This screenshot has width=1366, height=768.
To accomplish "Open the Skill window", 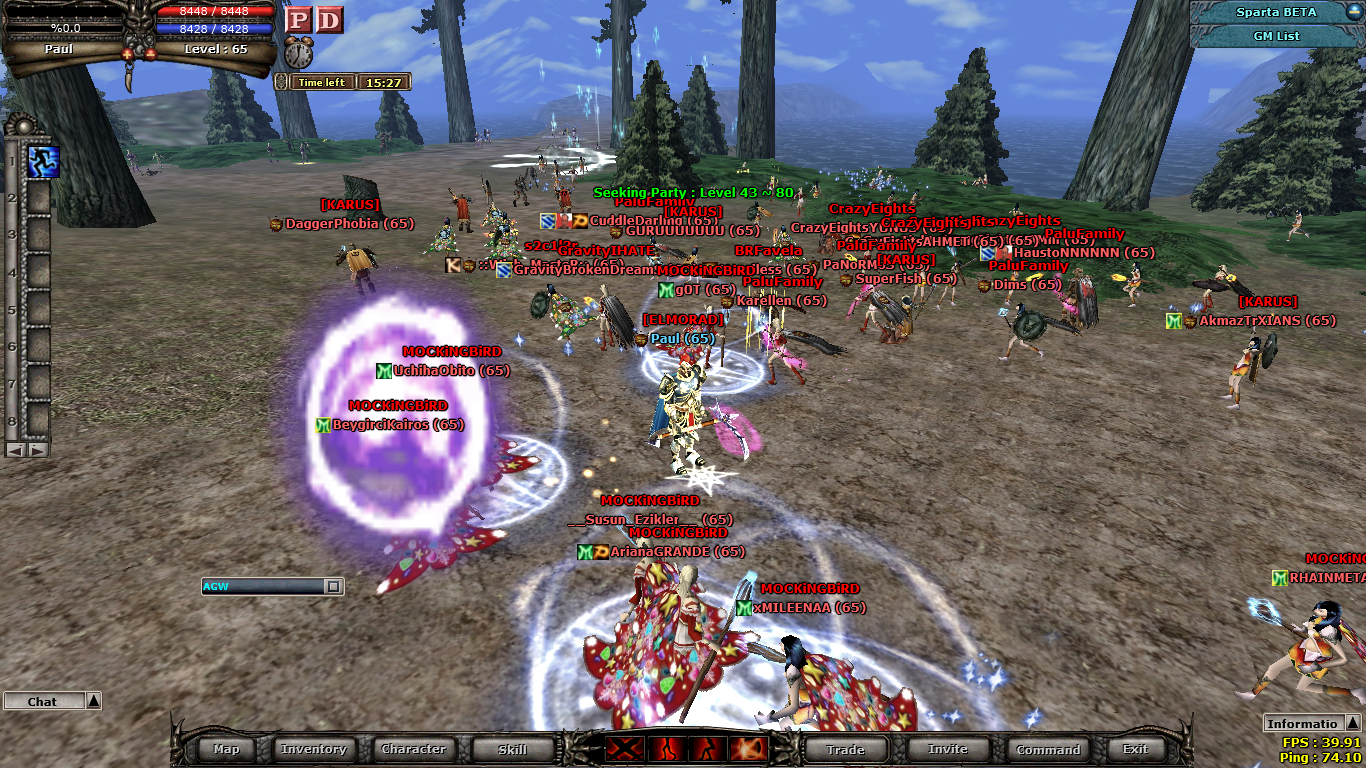I will (512, 749).
